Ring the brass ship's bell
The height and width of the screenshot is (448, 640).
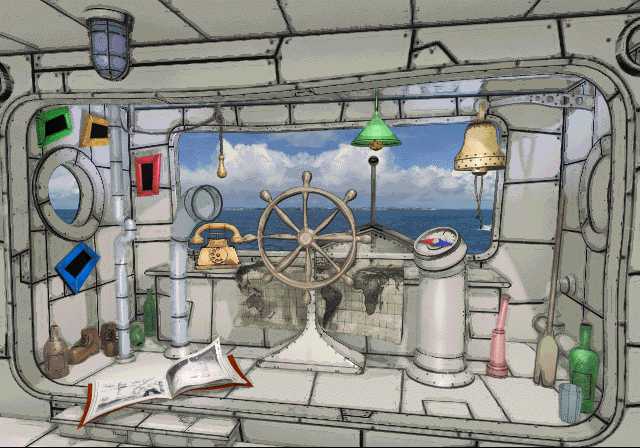point(479,146)
